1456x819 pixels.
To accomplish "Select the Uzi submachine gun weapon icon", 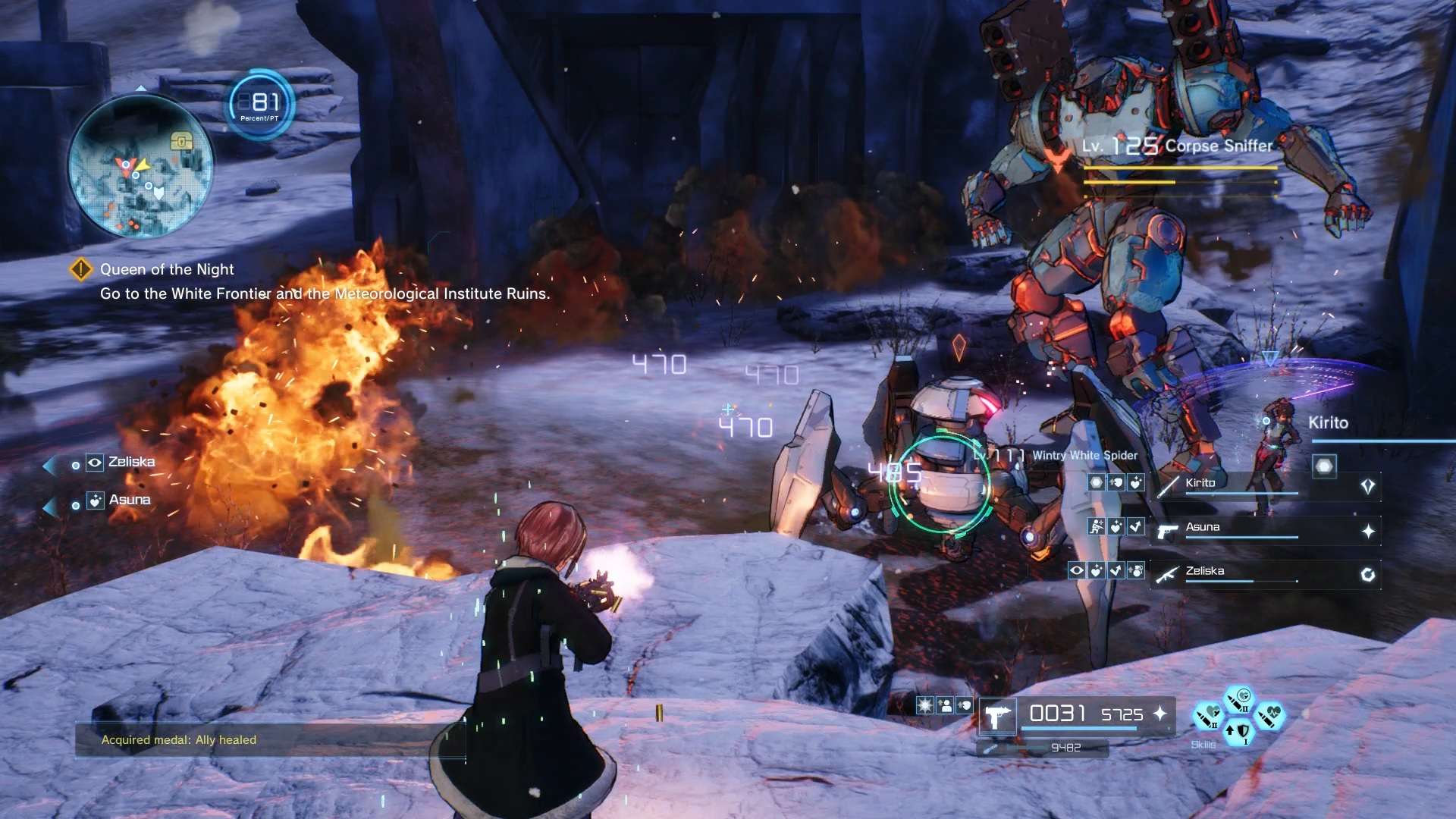I will 996,717.
